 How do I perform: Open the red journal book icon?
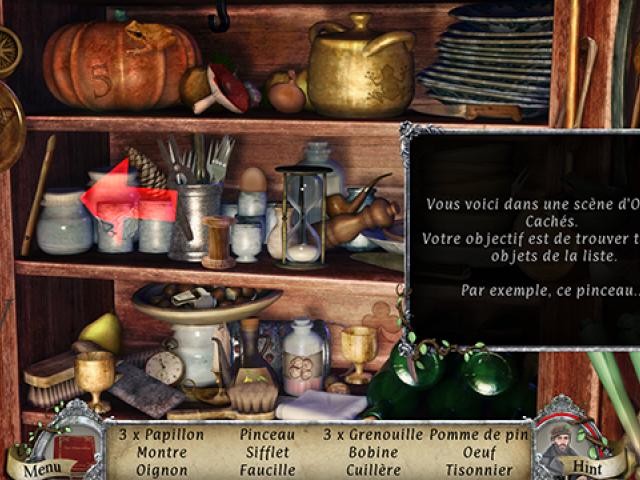74,446
